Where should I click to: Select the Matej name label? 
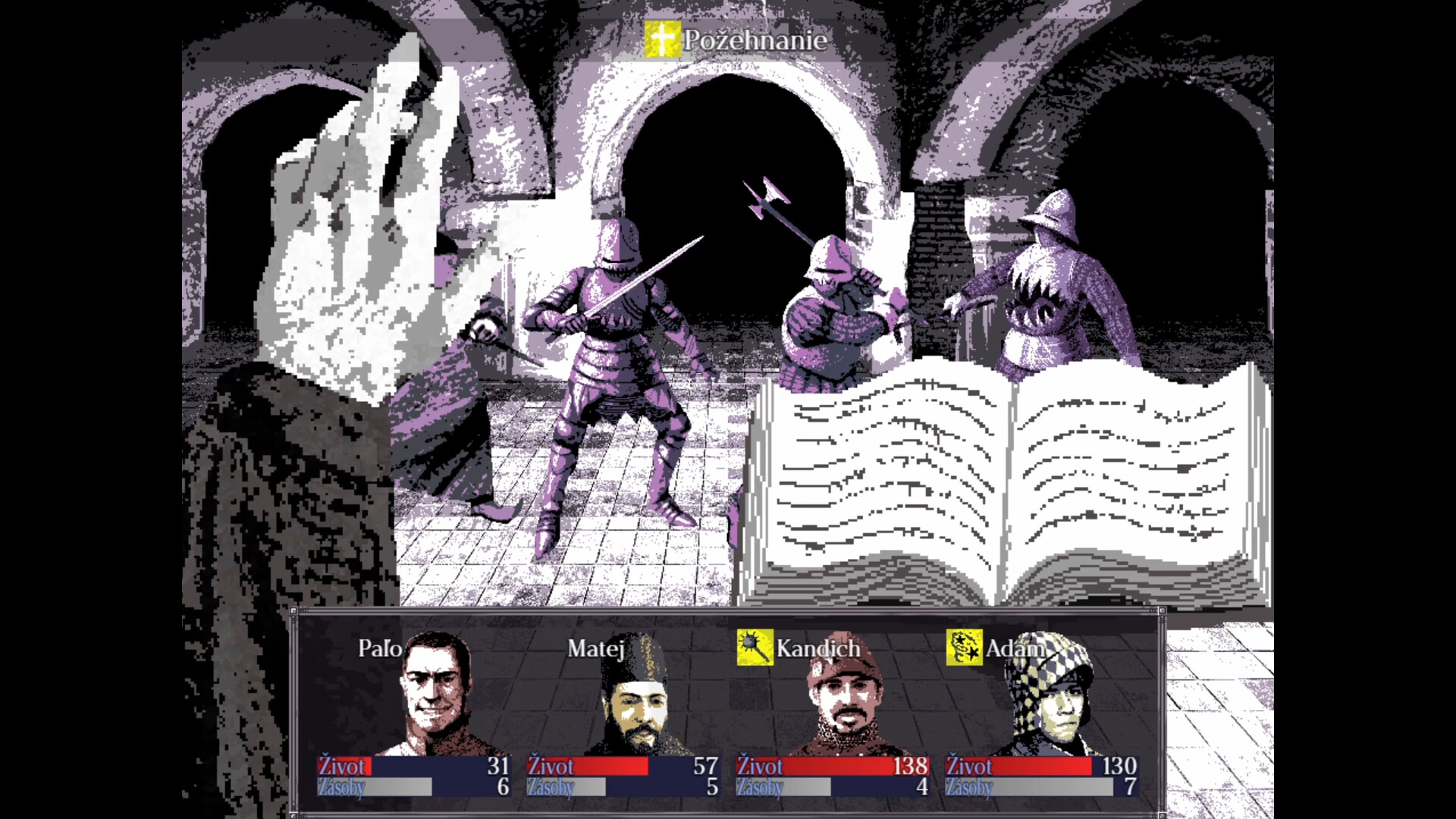(x=595, y=648)
